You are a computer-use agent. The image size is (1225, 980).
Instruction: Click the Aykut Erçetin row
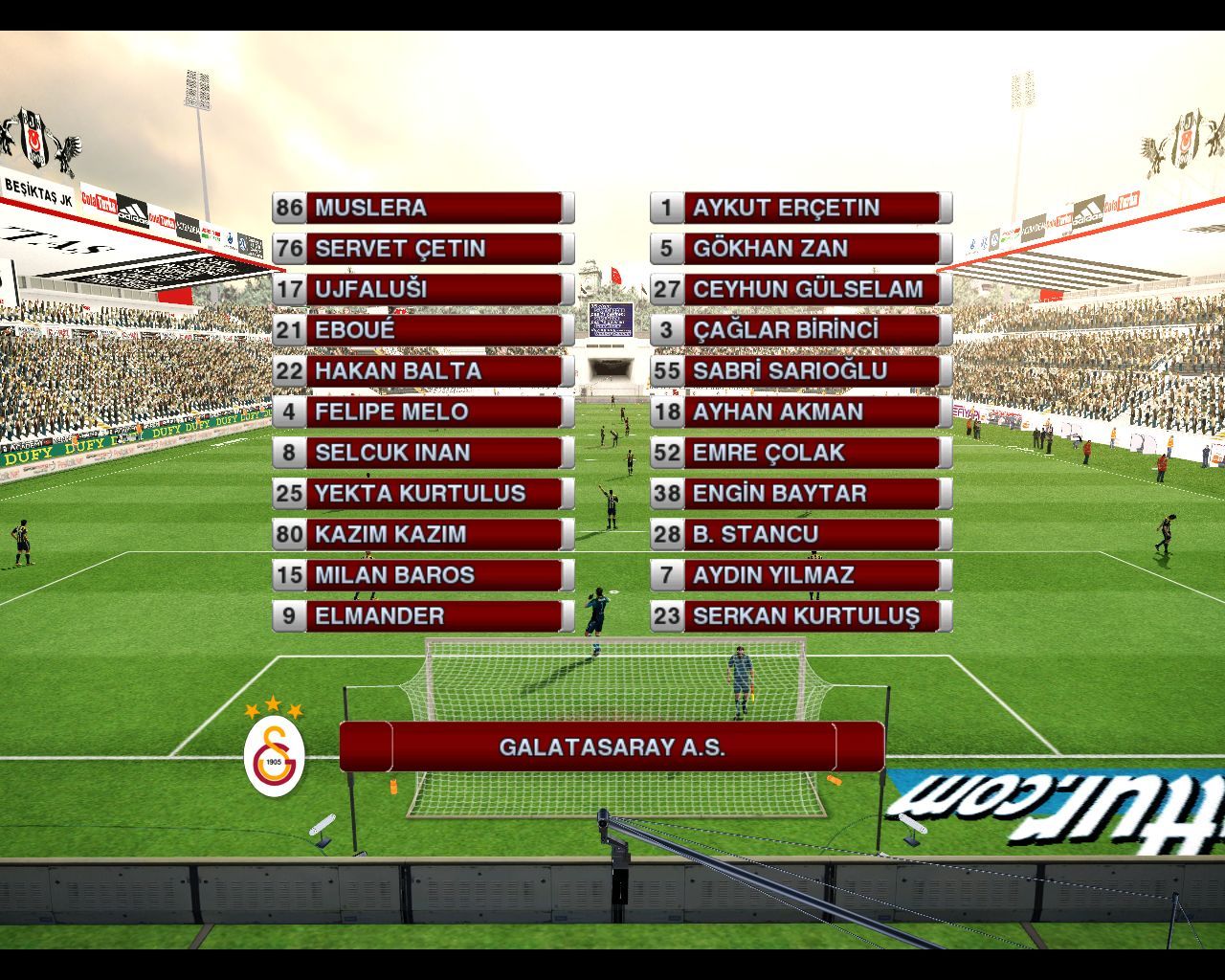(801, 208)
